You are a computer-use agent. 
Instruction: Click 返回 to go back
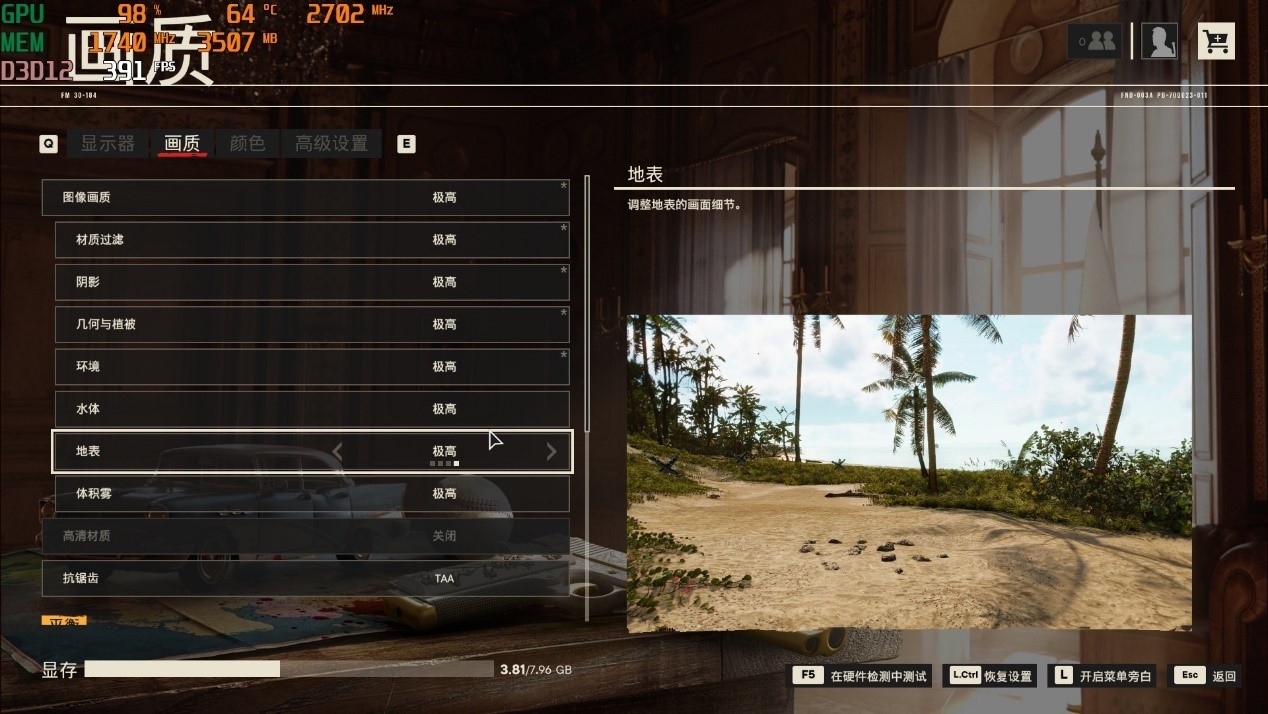coord(1208,676)
